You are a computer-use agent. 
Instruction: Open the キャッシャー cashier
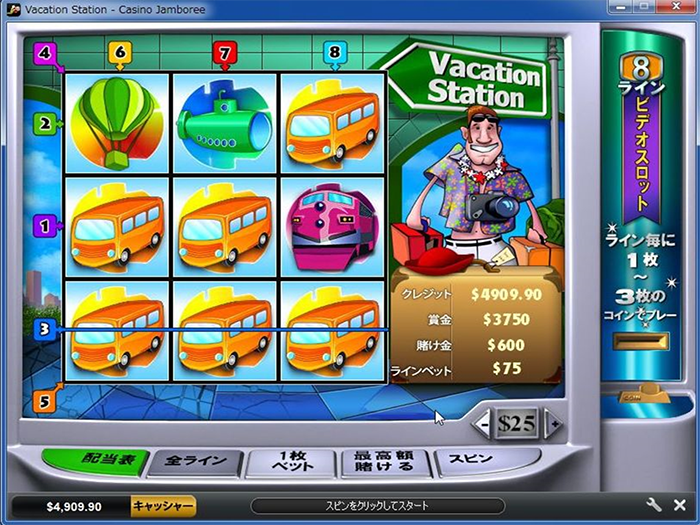163,506
